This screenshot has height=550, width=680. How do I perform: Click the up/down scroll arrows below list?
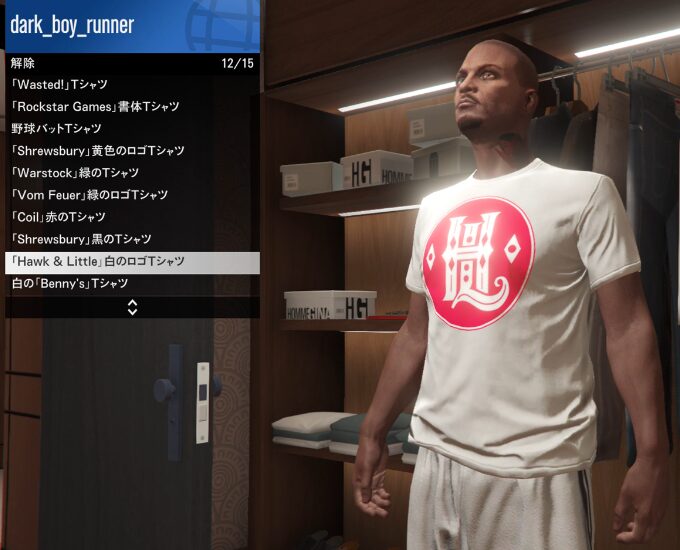point(132,307)
